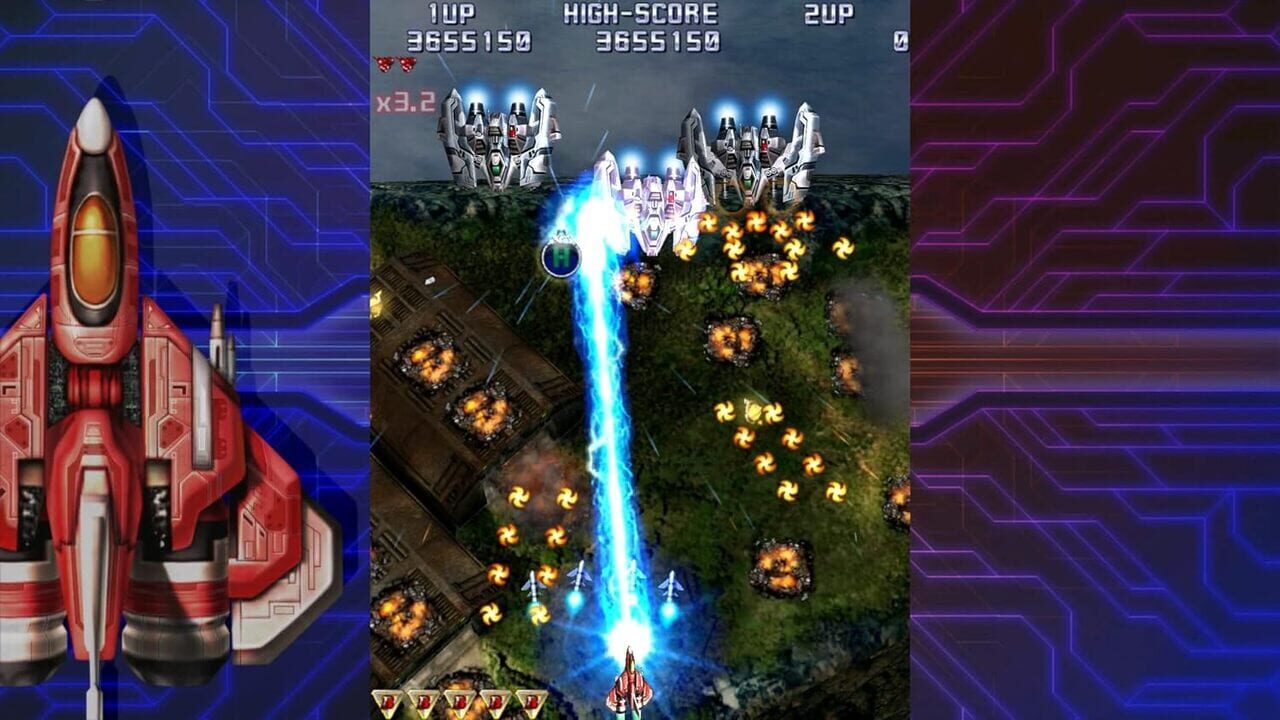Toggle the fourth bomb stock triangle
The height and width of the screenshot is (720, 1280).
(495, 700)
